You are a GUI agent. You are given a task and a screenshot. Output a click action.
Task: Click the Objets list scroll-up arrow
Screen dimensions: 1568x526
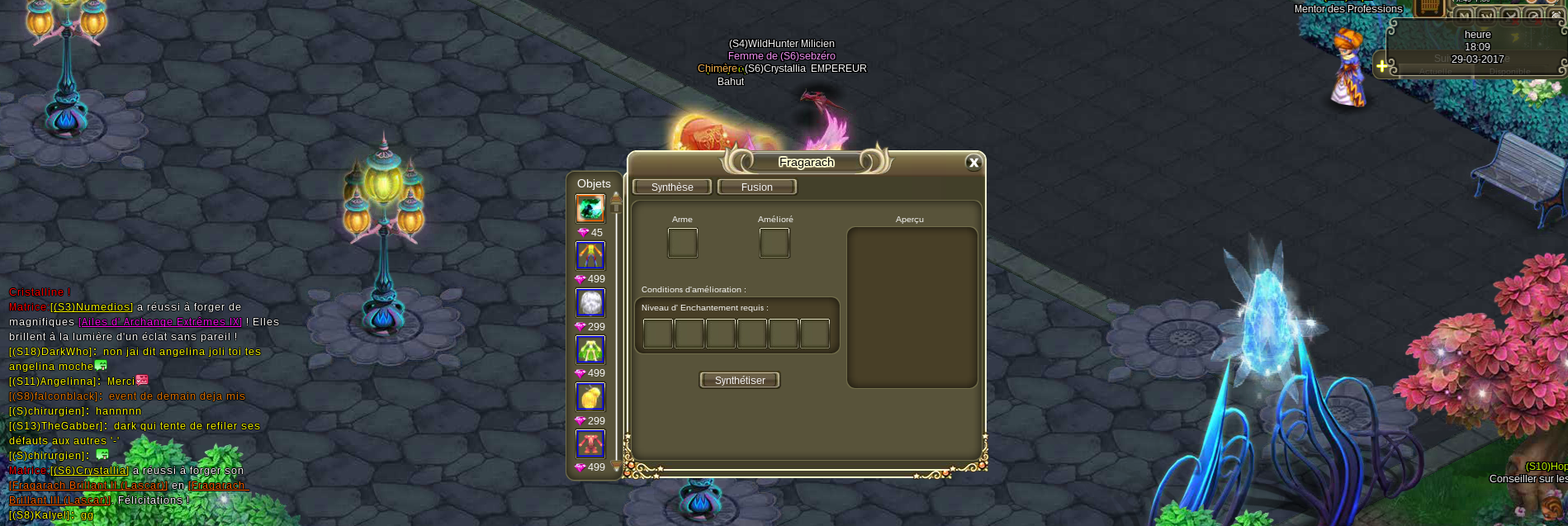click(616, 197)
